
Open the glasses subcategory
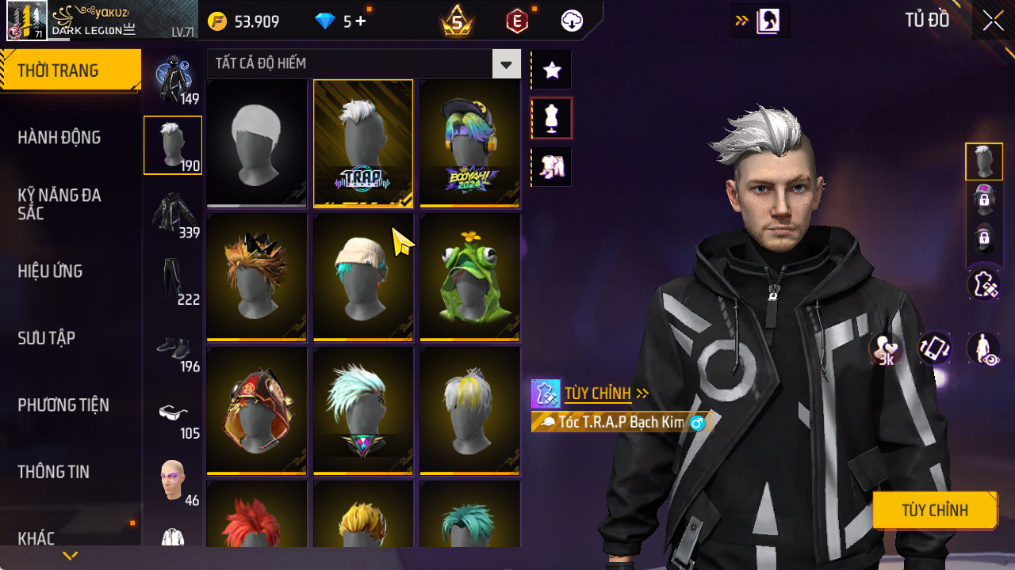tap(173, 413)
